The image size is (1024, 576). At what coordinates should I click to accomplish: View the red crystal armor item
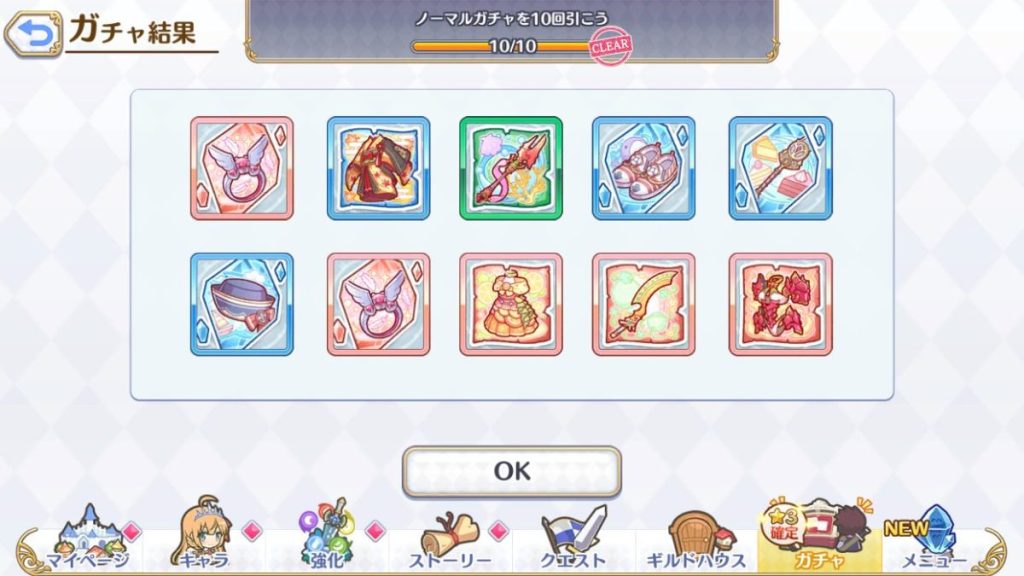coord(780,304)
